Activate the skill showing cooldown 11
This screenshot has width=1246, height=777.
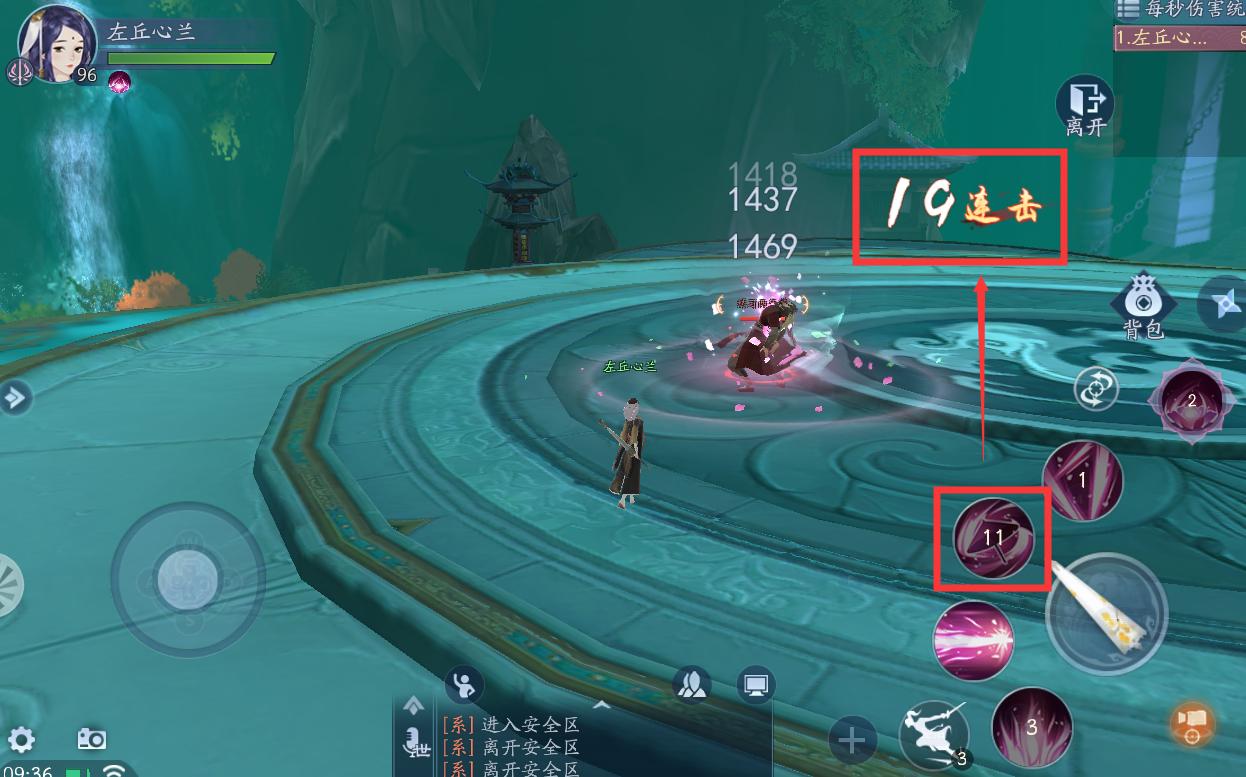[992, 538]
